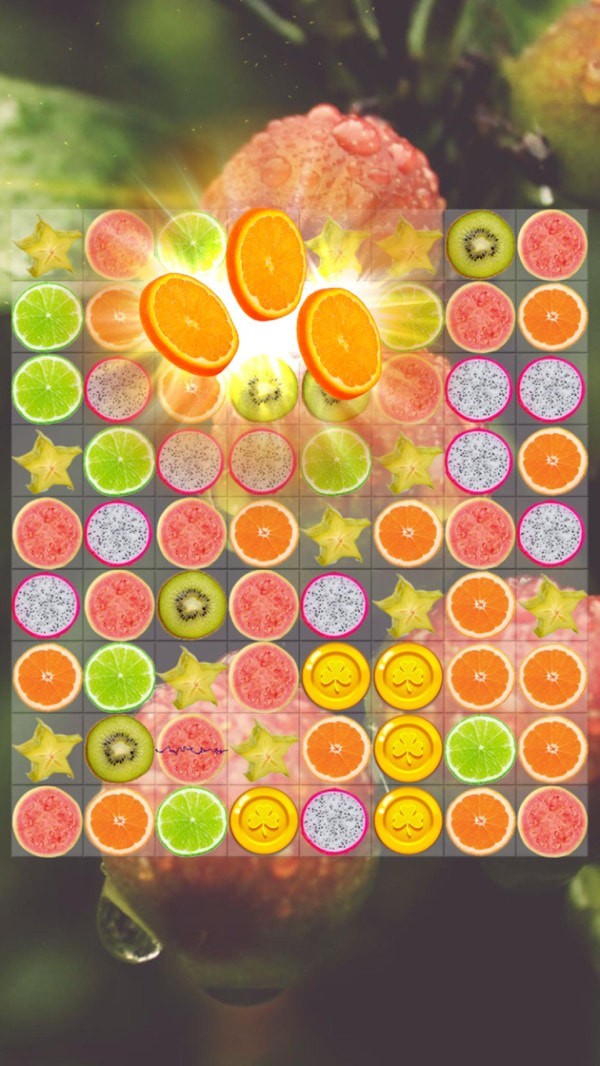Select the starfruit tile in the top-left corner
This screenshot has width=600, height=1066.
[47, 246]
